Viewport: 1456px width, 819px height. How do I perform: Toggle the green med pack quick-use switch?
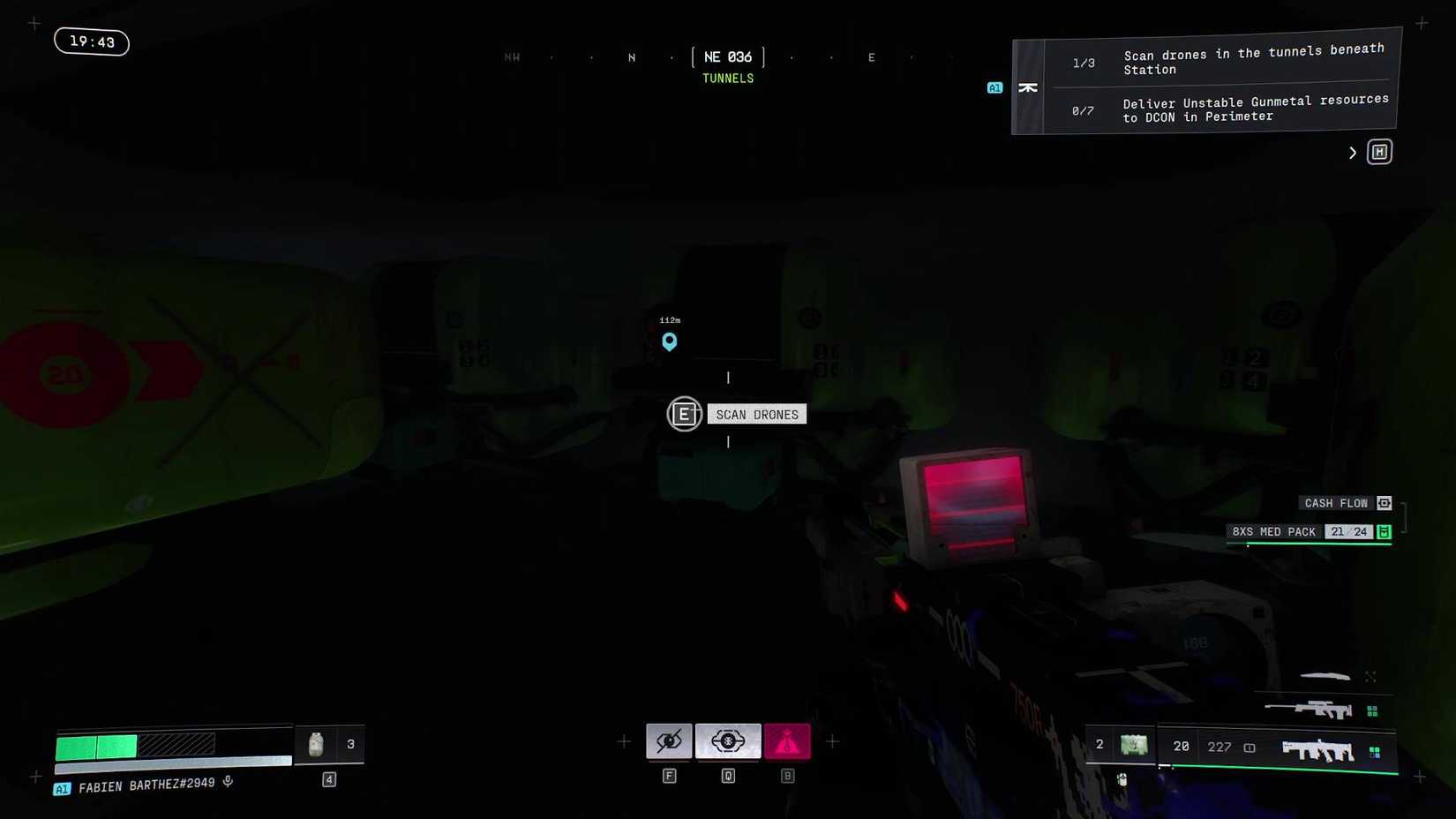tap(1385, 532)
